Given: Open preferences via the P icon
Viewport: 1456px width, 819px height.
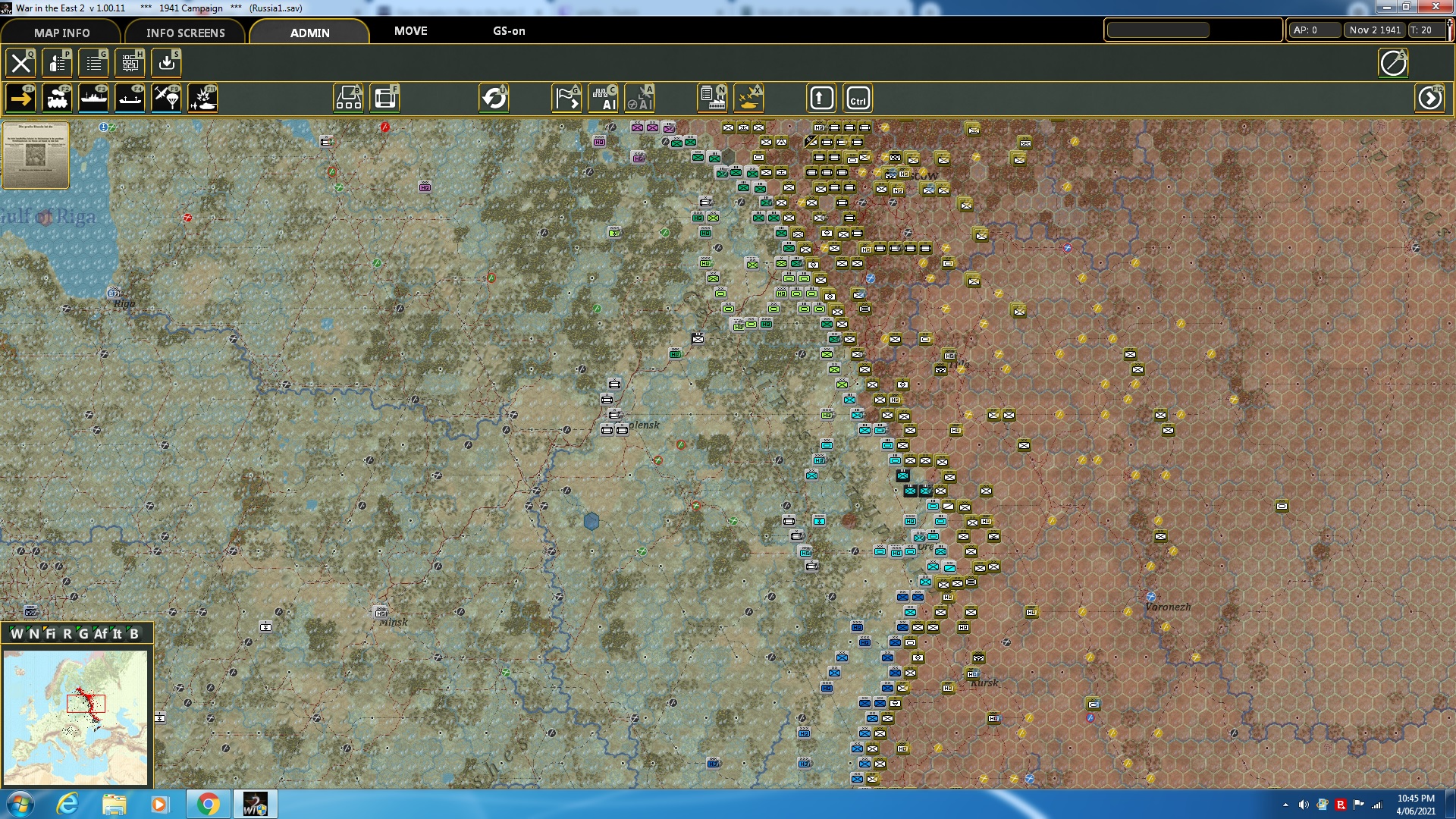Looking at the screenshot, I should coord(58,63).
